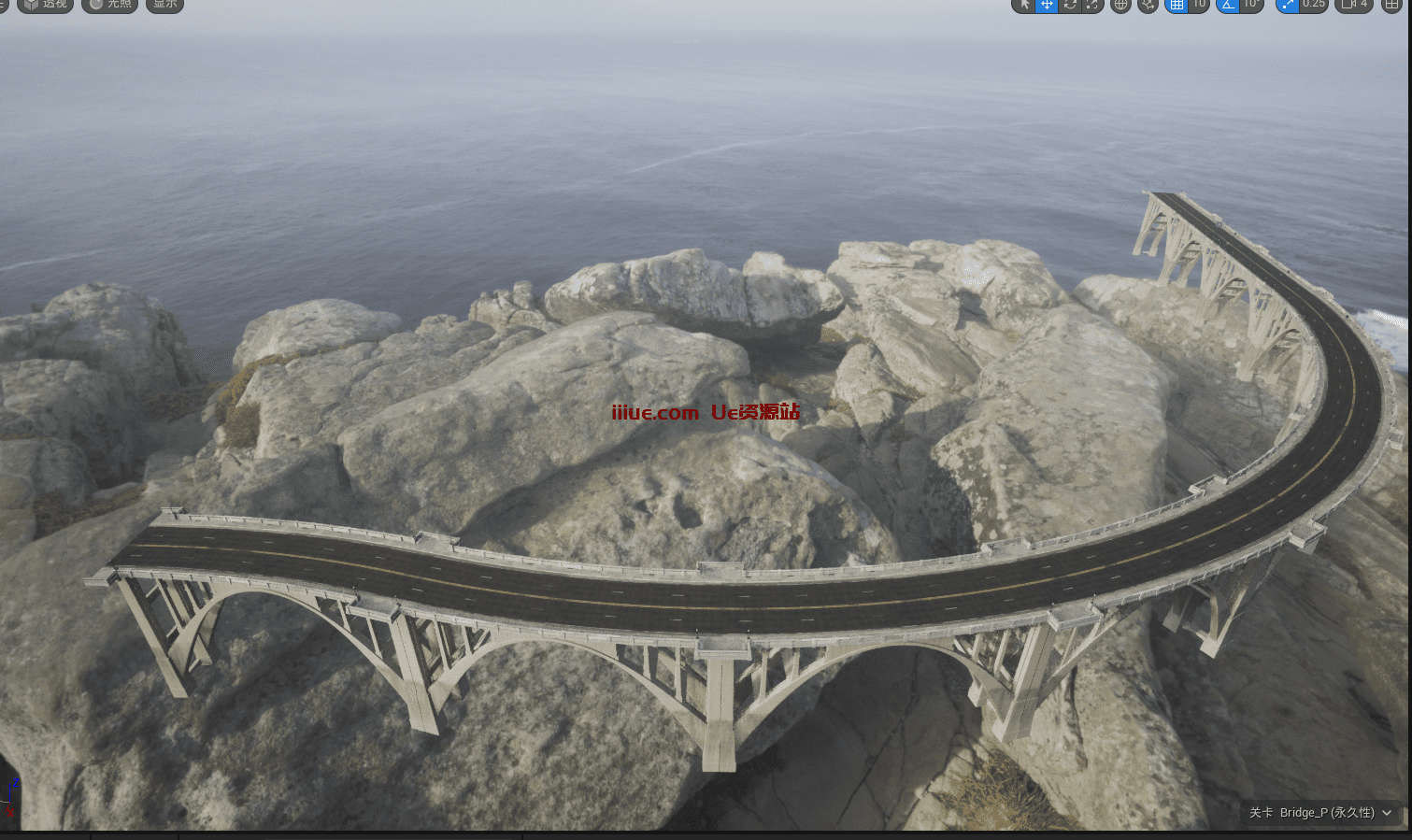Switch to the rotate tool
Screen dimensions: 1412x840
click(x=1070, y=5)
